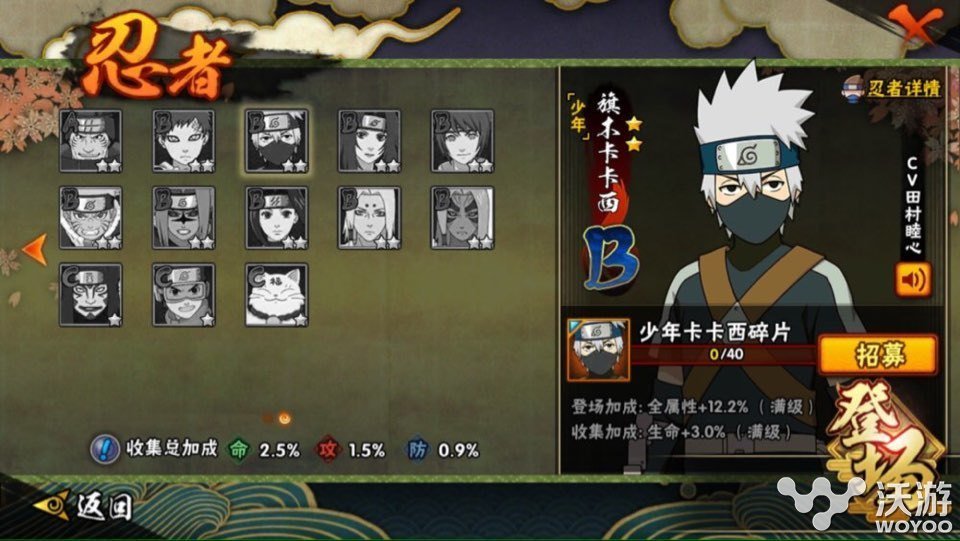Viewport: 960px width, 541px height.
Task: Click the orange left page arrow
Action: [x=34, y=246]
